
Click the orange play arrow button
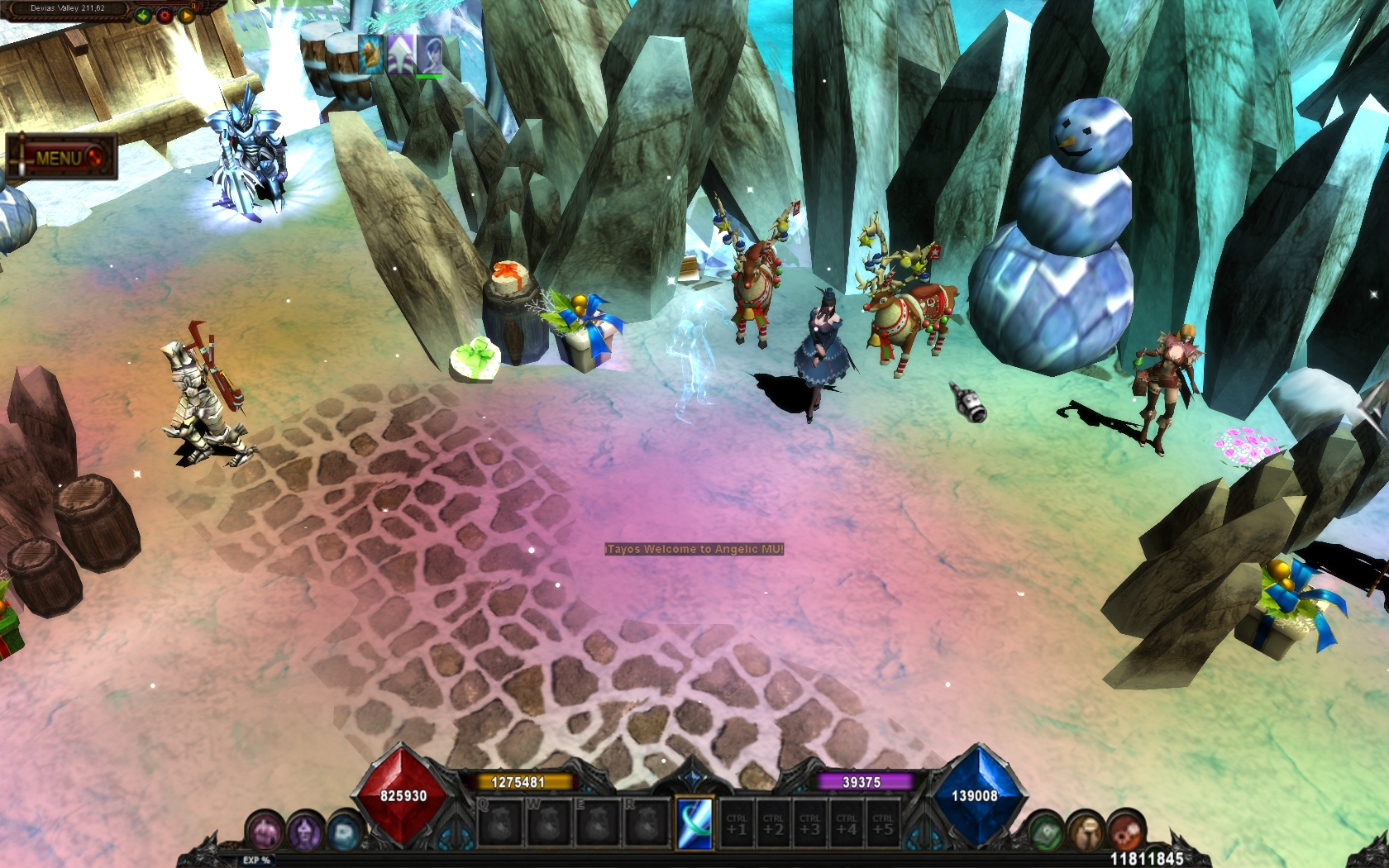(x=187, y=15)
